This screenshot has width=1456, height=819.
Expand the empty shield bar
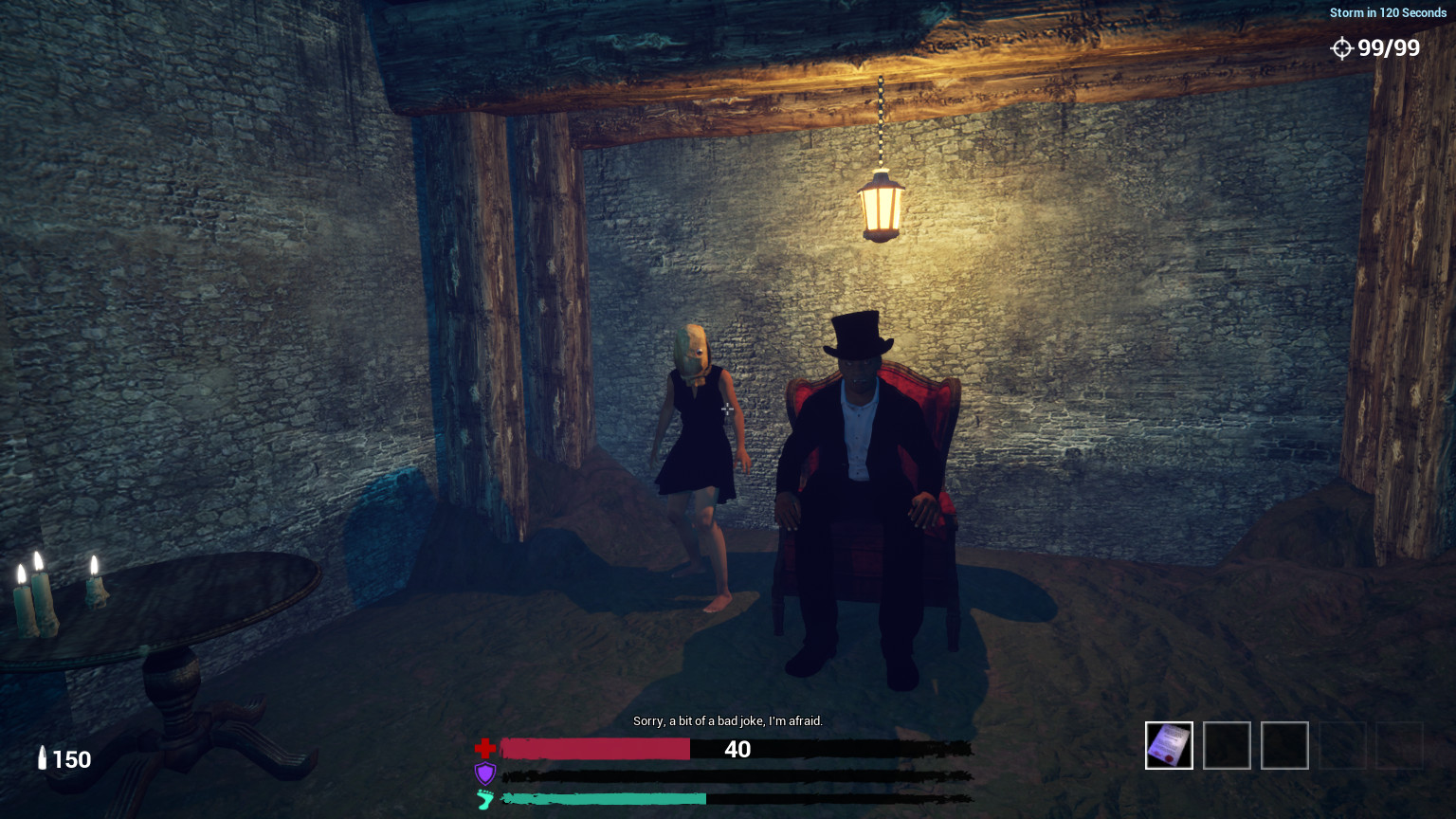[739, 774]
